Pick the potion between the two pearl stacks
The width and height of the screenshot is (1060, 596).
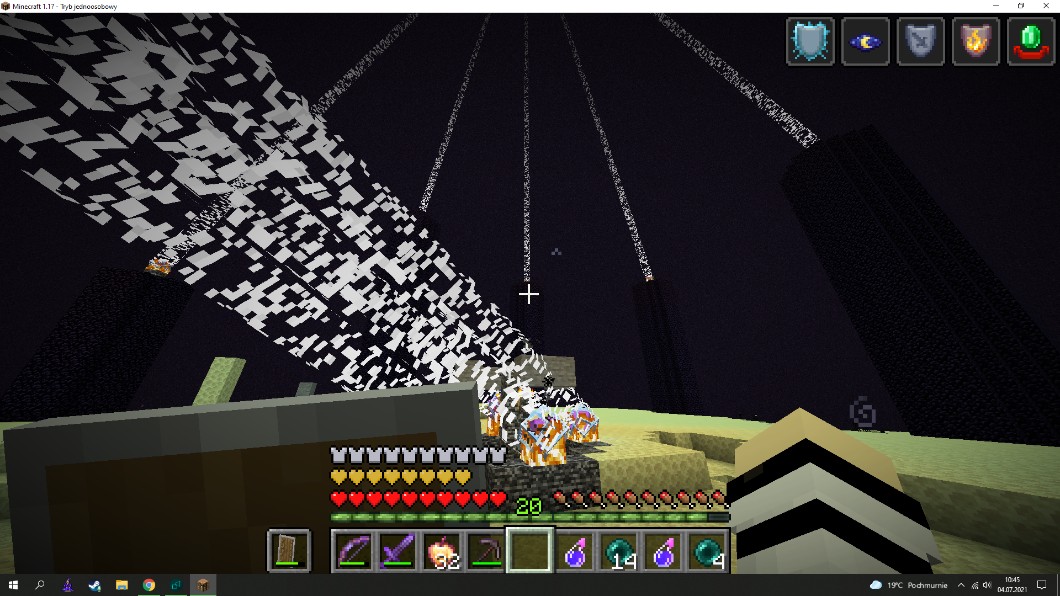point(663,551)
